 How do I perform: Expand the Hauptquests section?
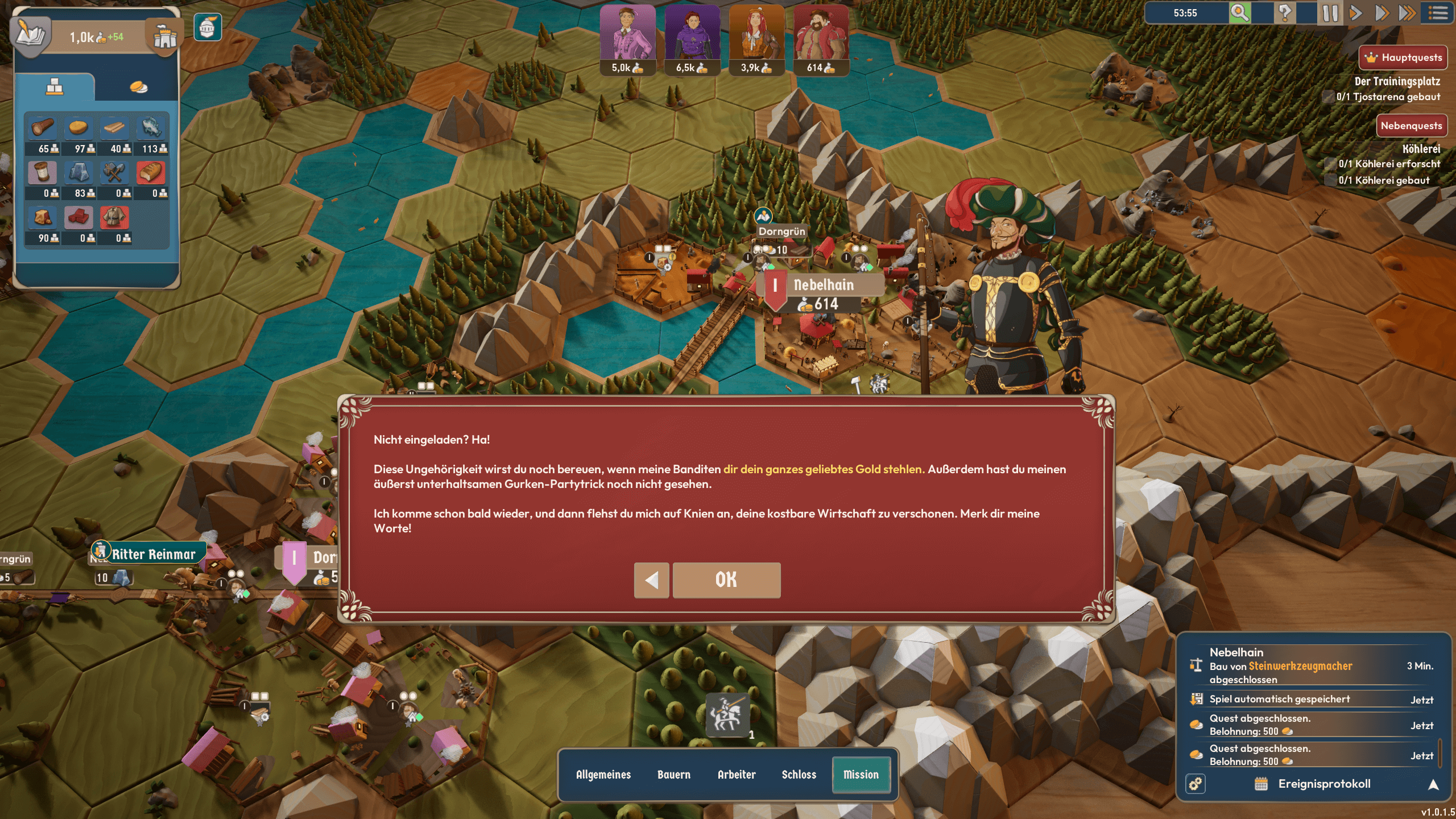click(1403, 57)
